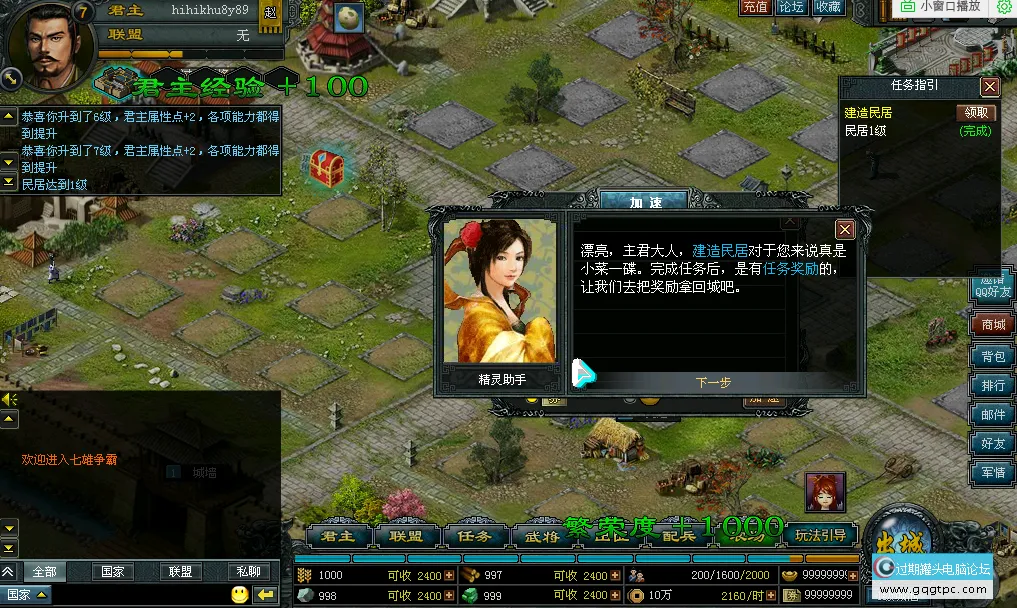Show the 排行 rankings
Image resolution: width=1017 pixels, height=608 pixels.
click(992, 385)
